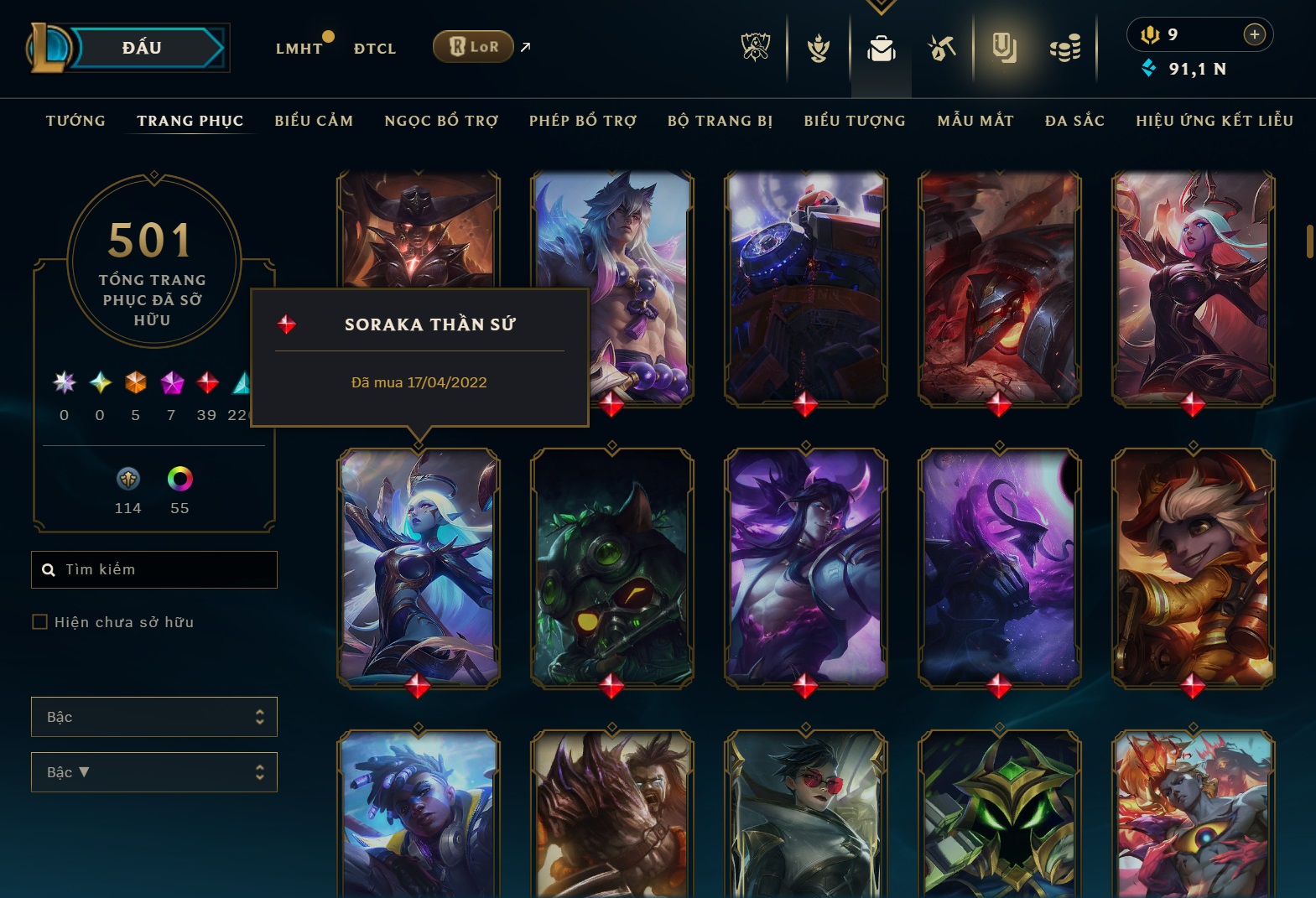1316x898 pixels.
Task: Open the Esports trophy icon in top navigation
Action: click(754, 48)
